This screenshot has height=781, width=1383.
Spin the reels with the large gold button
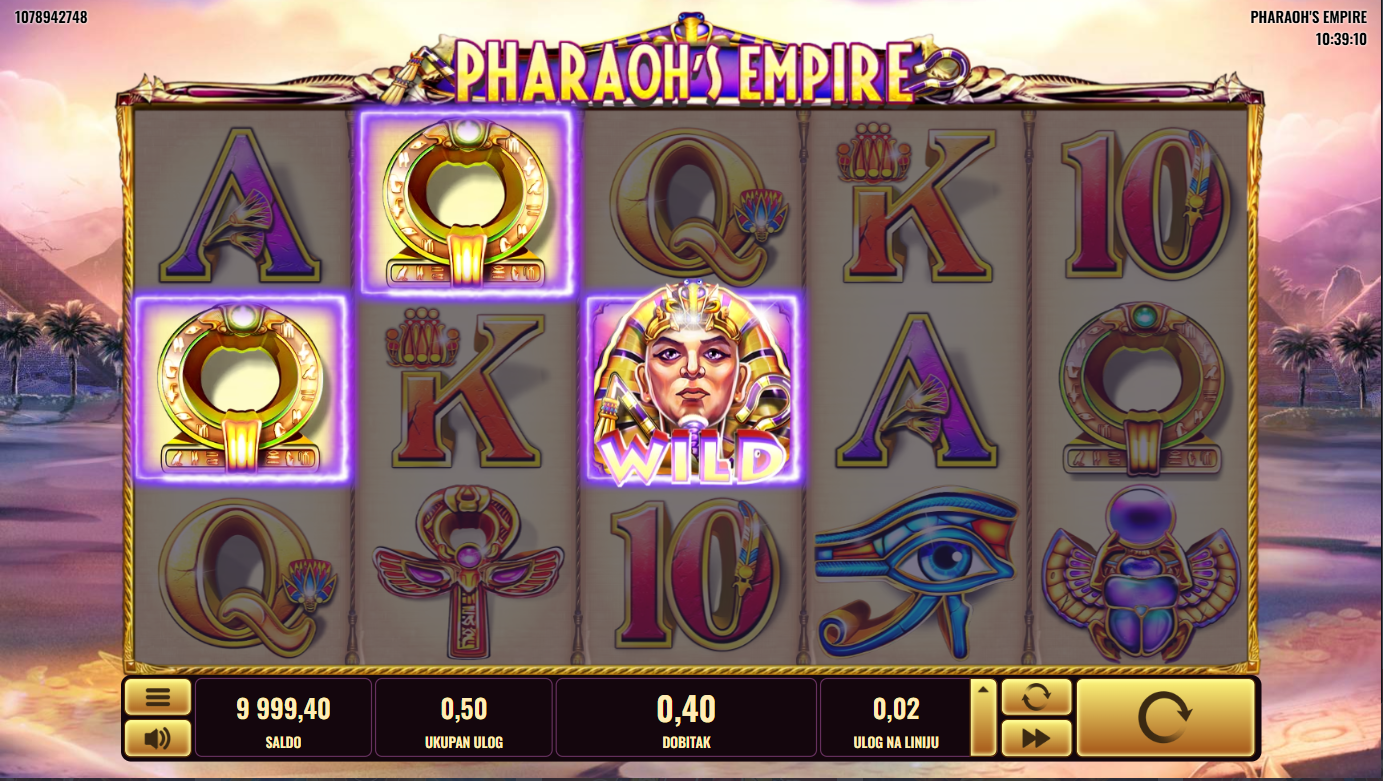pos(1165,717)
